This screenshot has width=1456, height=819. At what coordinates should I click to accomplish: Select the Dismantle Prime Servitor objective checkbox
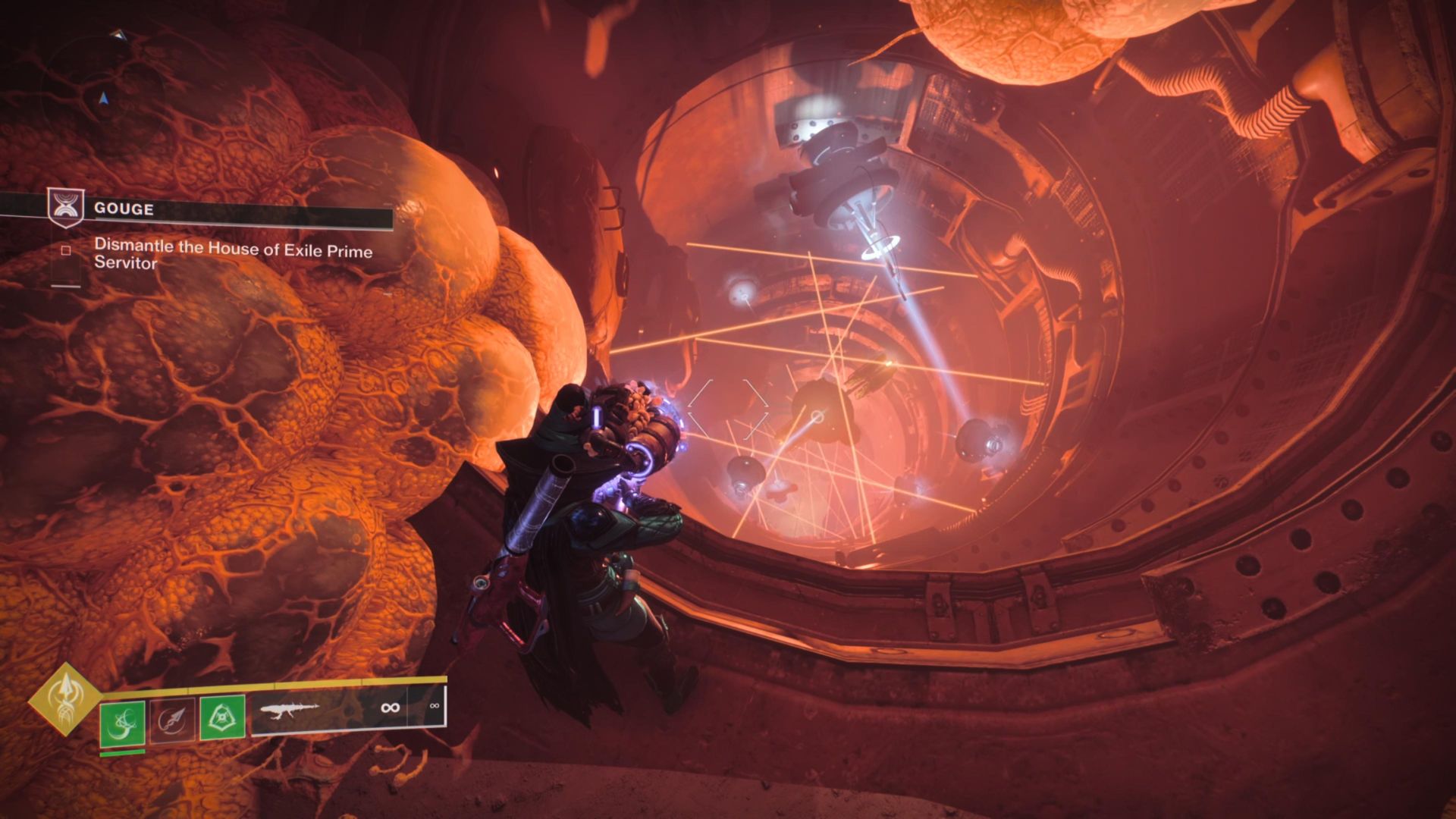[66, 251]
